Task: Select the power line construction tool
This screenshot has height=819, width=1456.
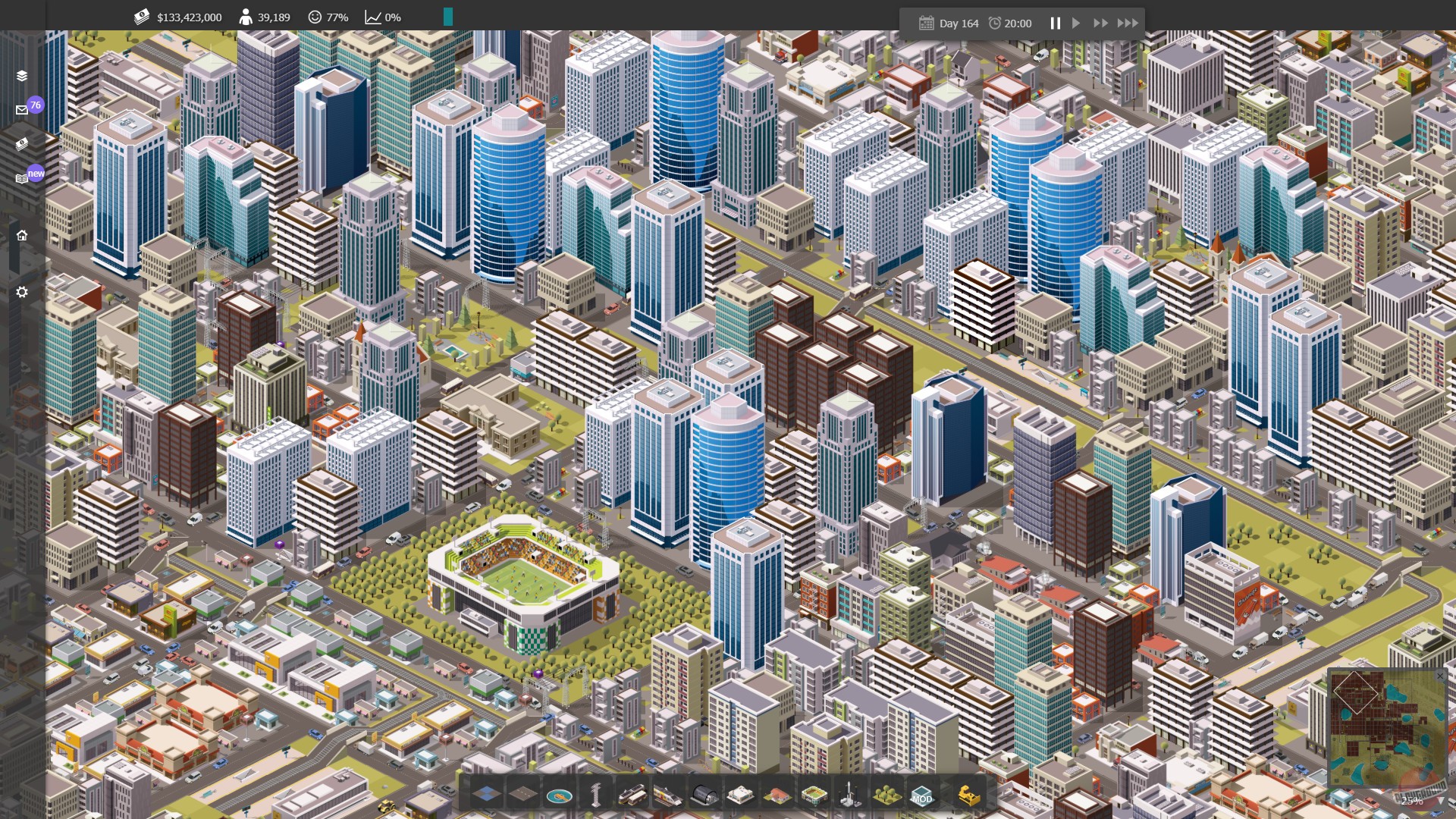Action: pyautogui.click(x=595, y=795)
